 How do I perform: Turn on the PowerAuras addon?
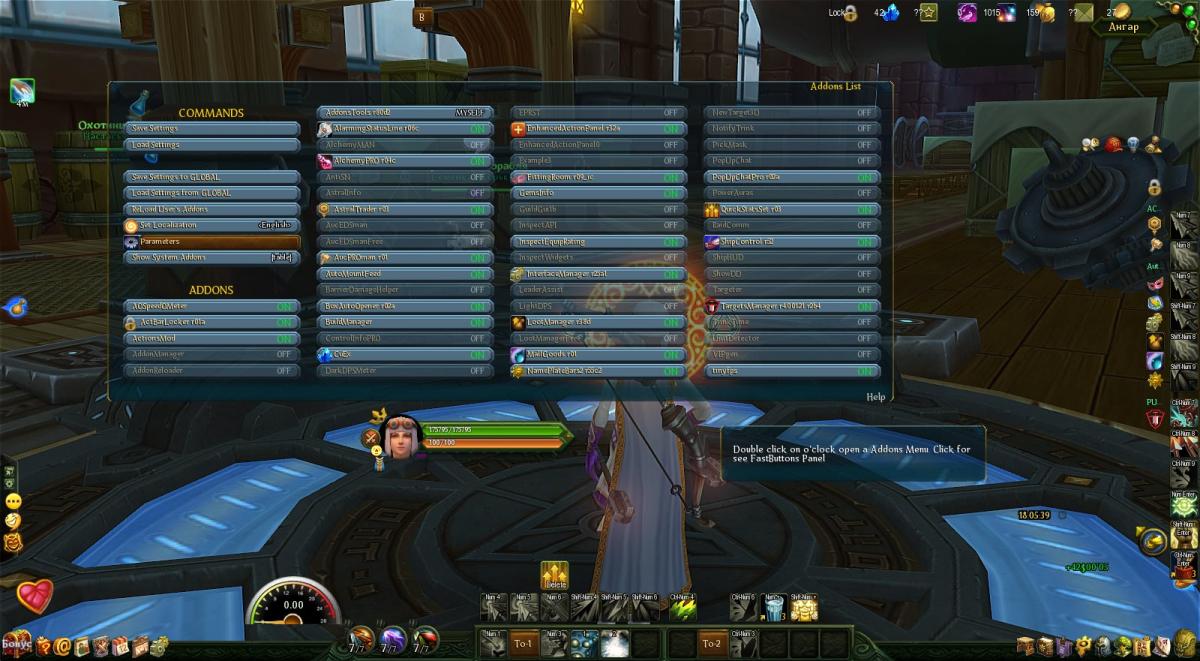(863, 193)
